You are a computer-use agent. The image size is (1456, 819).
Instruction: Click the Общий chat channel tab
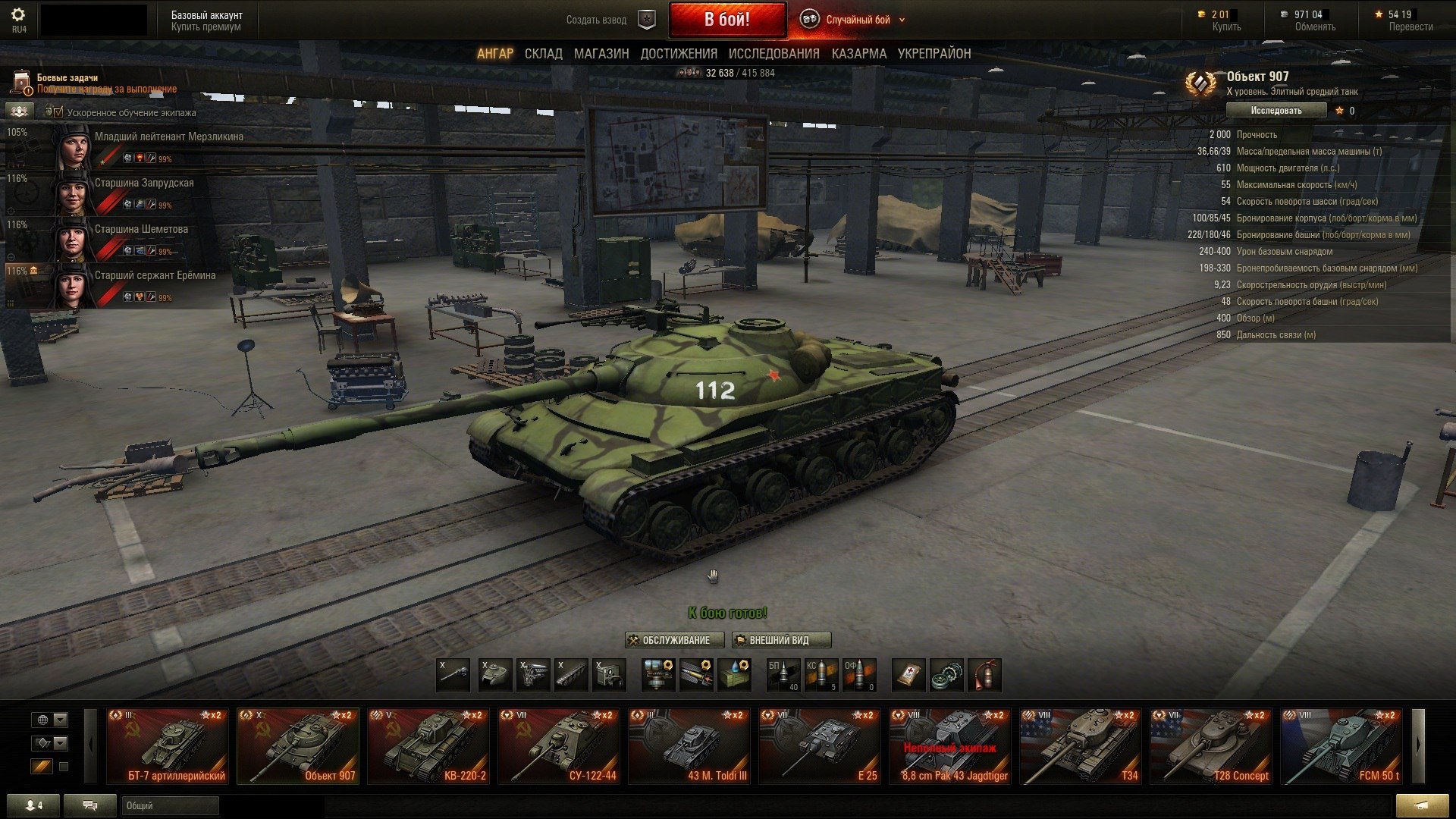(x=168, y=805)
